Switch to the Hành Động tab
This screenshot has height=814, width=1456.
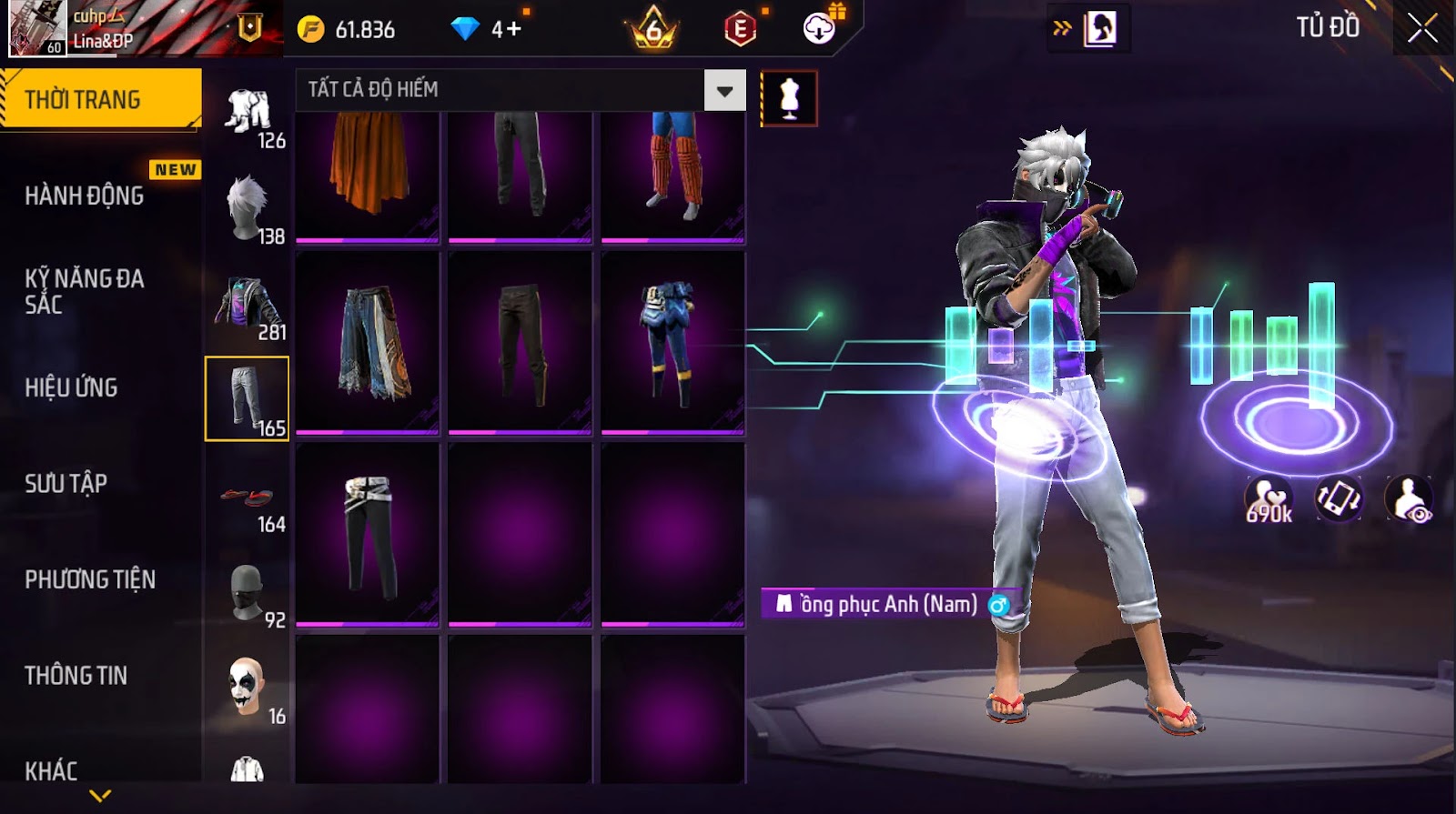(x=84, y=195)
